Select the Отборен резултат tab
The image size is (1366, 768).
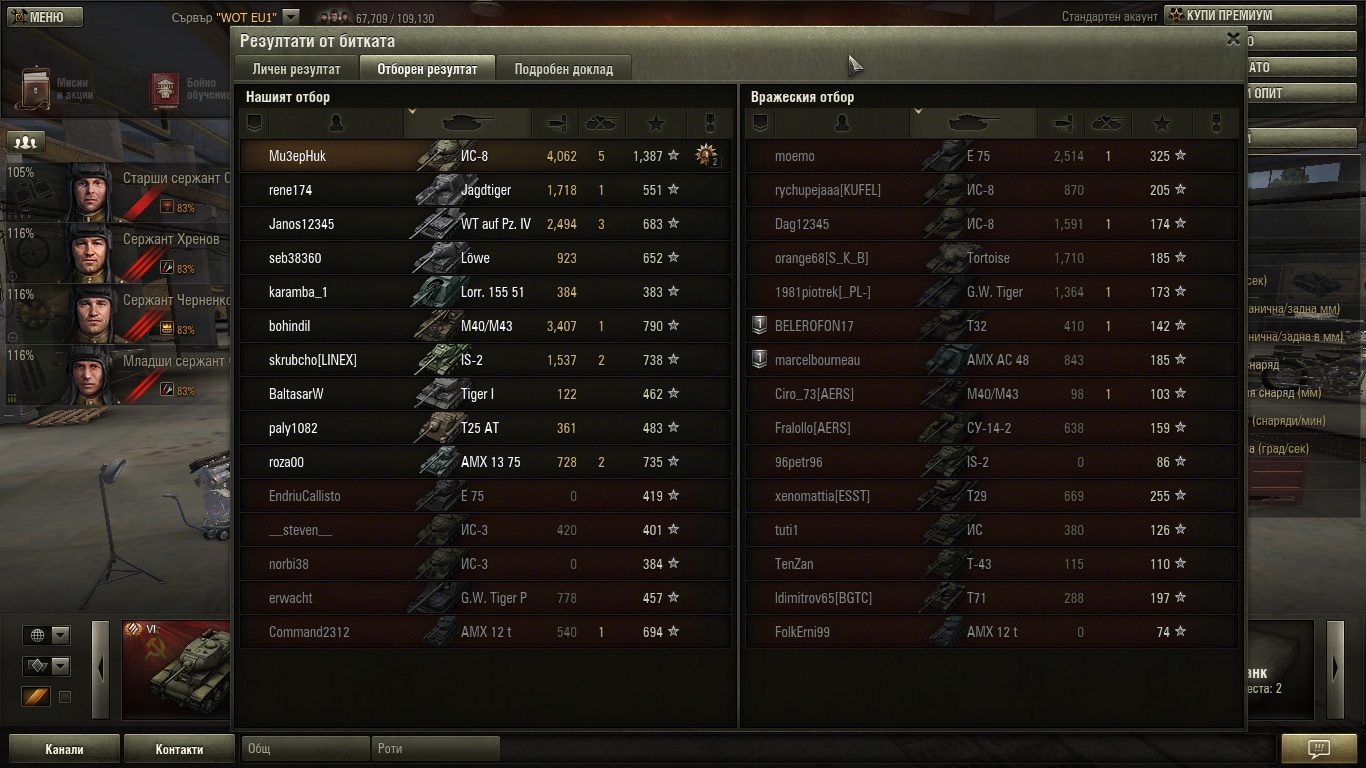[427, 69]
